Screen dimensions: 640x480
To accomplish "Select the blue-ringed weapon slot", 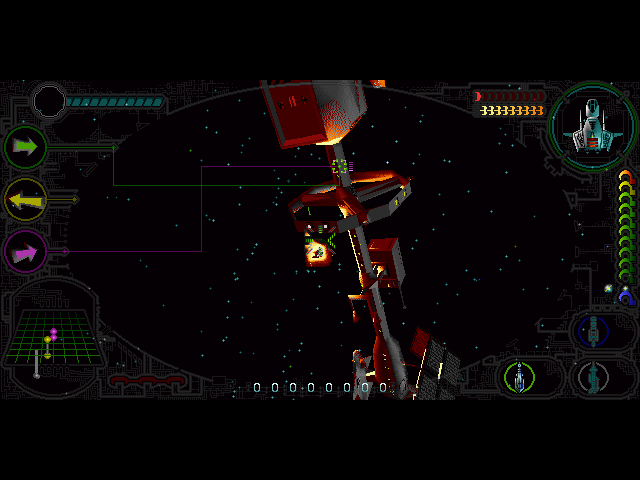I will [593, 329].
